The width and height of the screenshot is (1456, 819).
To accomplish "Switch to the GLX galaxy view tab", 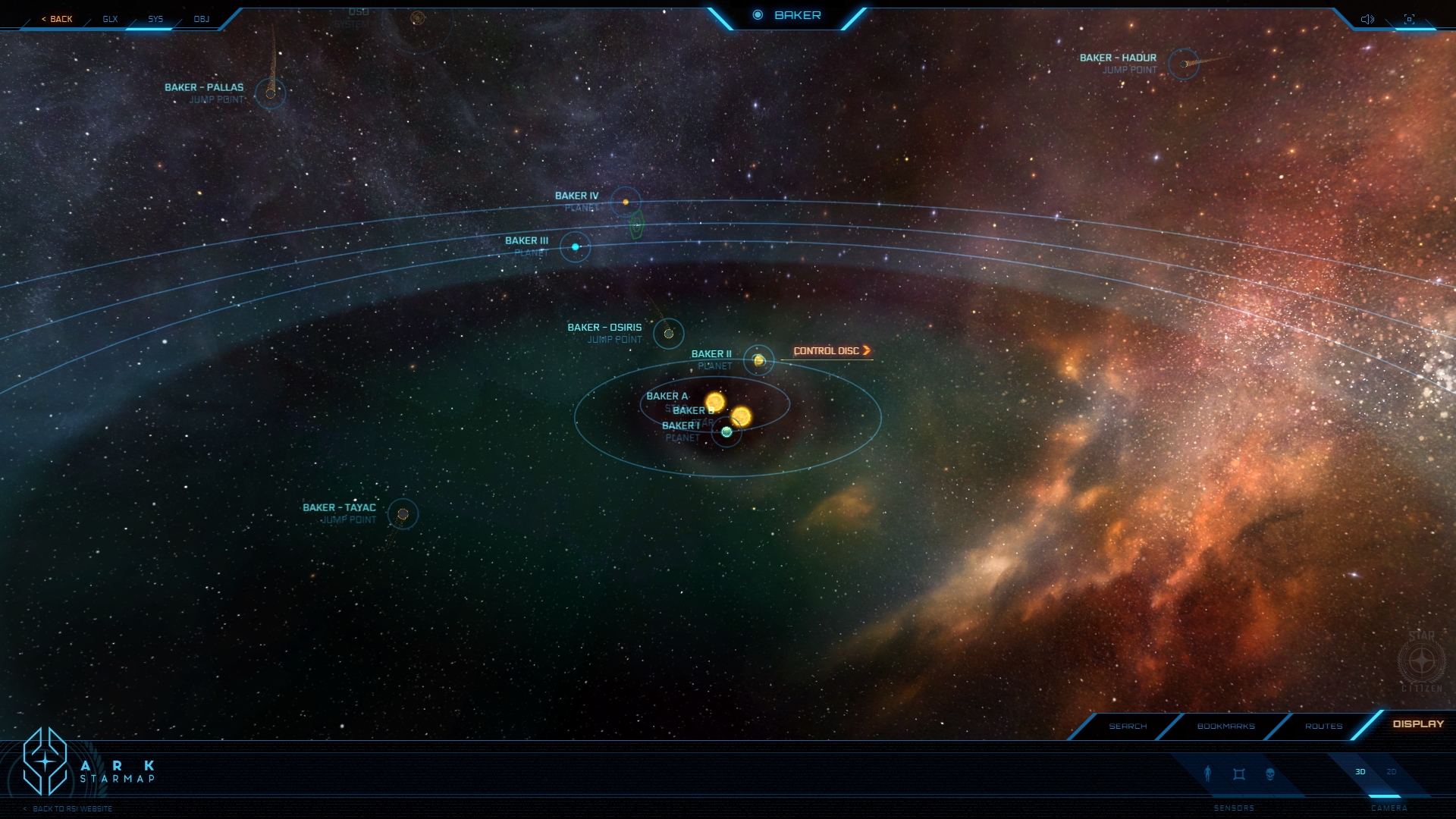I will tap(110, 19).
